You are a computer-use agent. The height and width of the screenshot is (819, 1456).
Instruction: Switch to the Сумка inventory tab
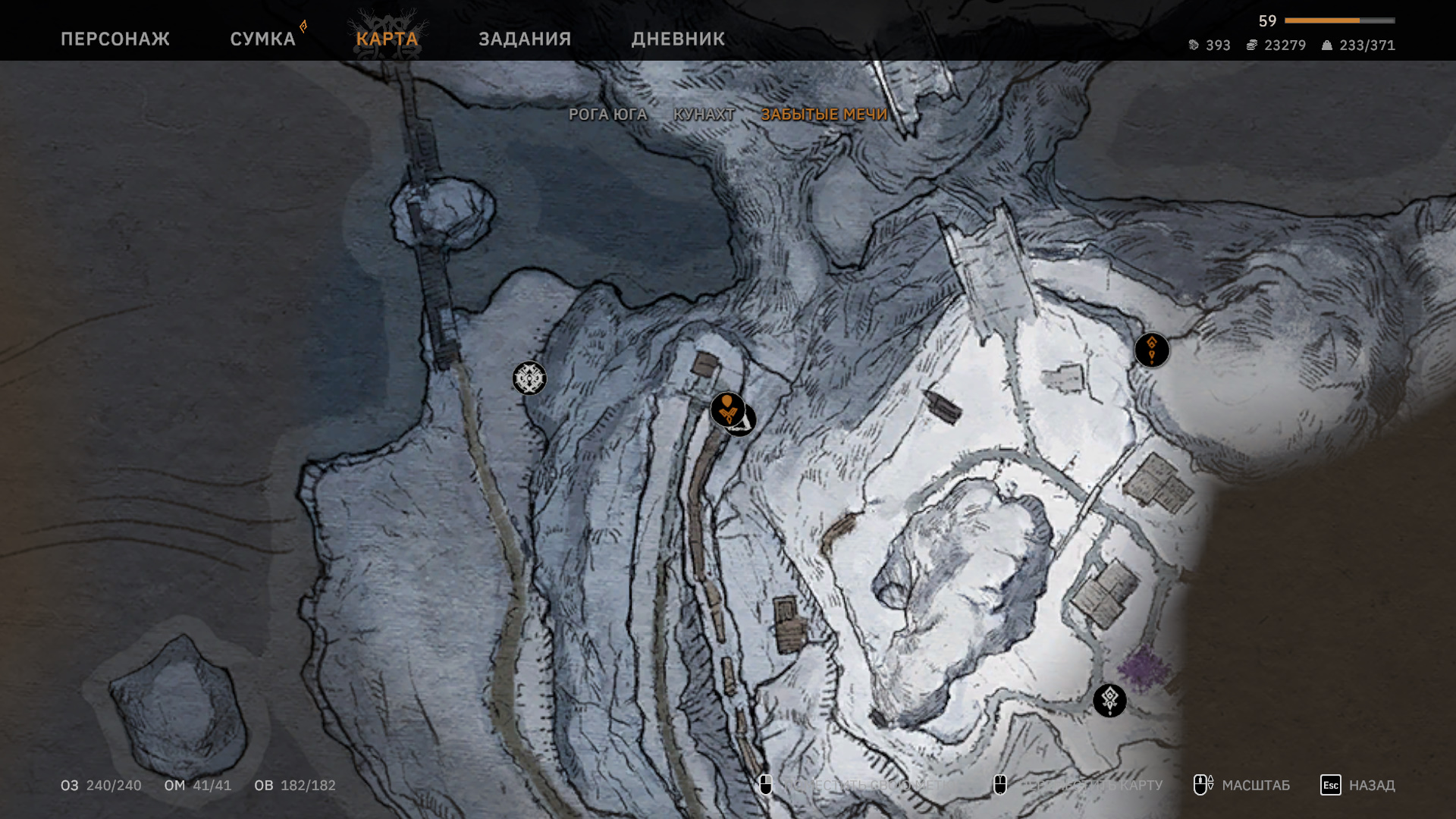262,39
